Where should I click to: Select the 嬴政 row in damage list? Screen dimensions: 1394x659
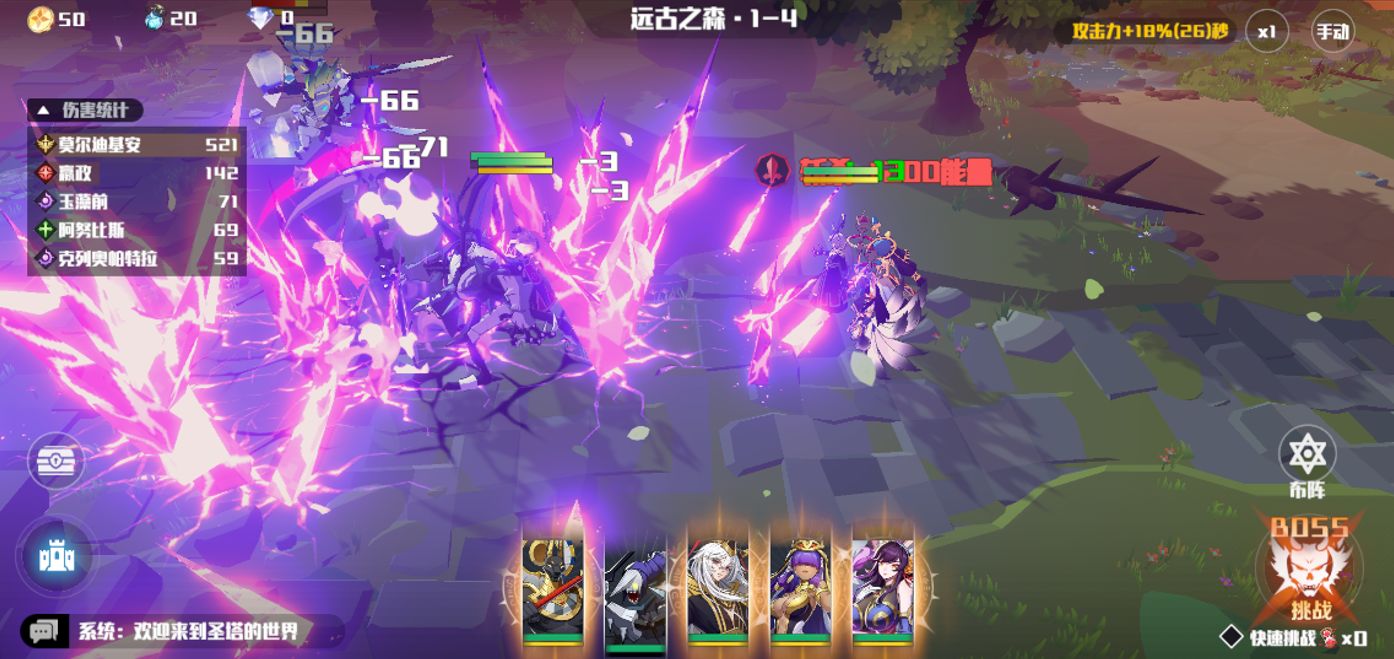point(137,173)
